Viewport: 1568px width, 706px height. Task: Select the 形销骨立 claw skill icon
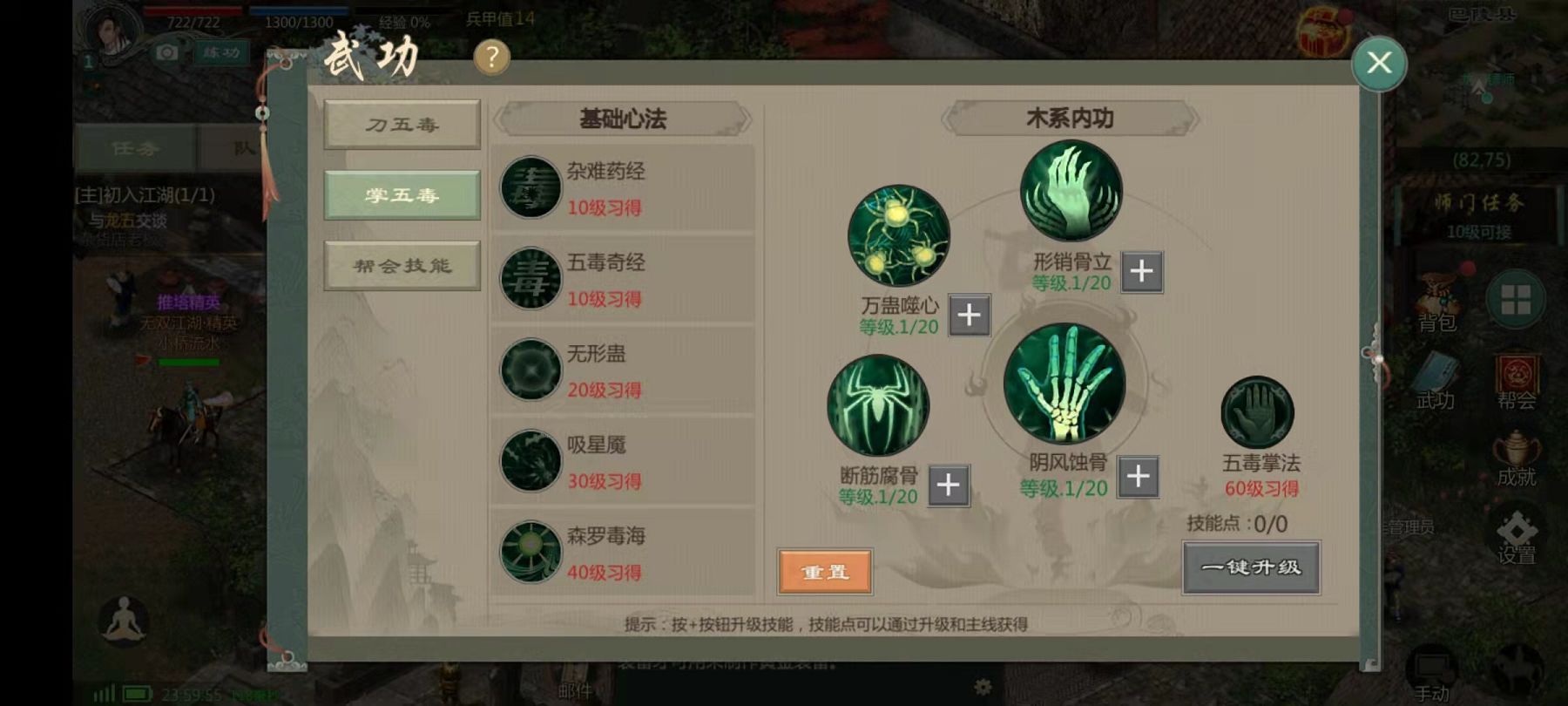point(1071,191)
